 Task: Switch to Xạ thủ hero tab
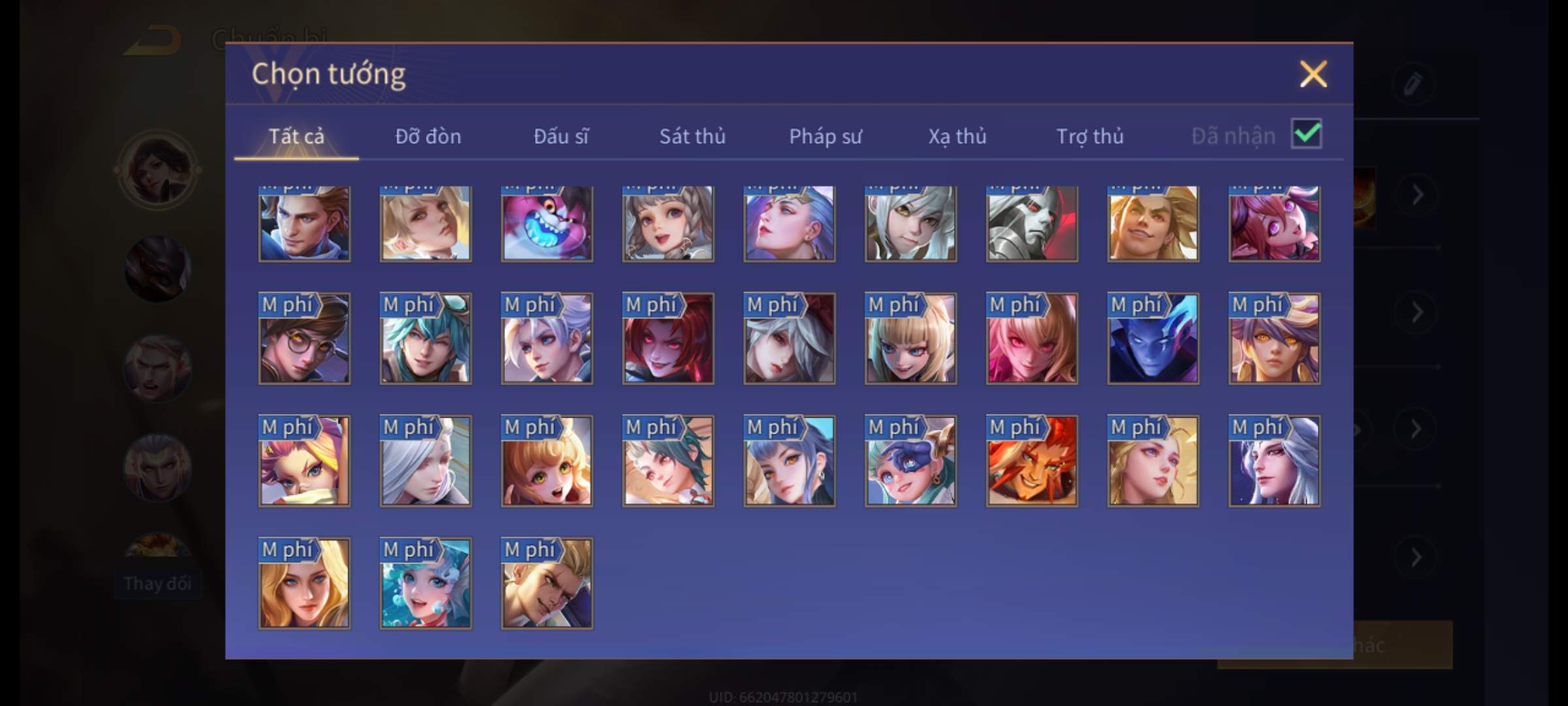point(957,137)
